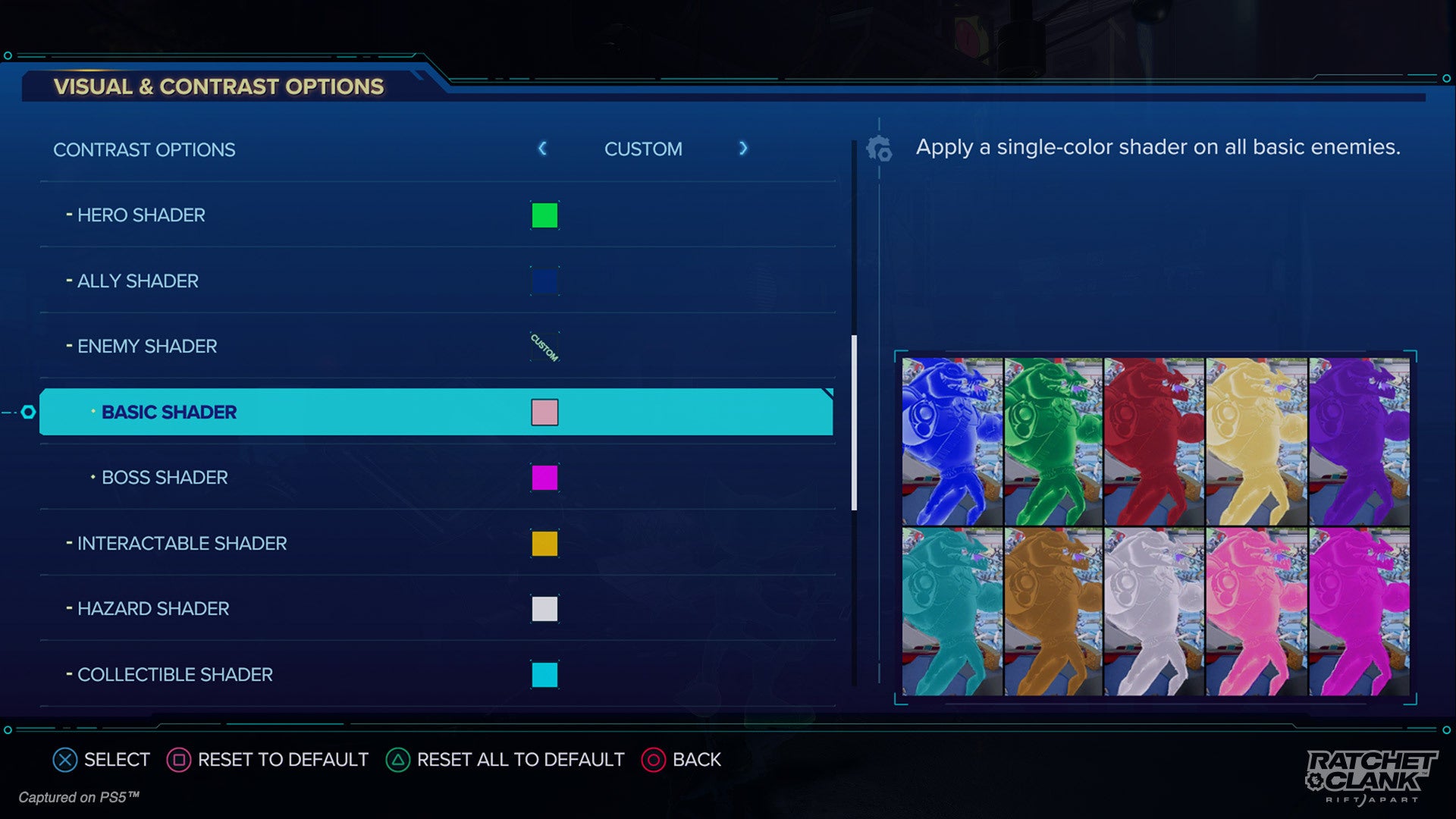This screenshot has width=1456, height=819.
Task: Select the Interactable Shader gold color square
Action: coord(544,543)
